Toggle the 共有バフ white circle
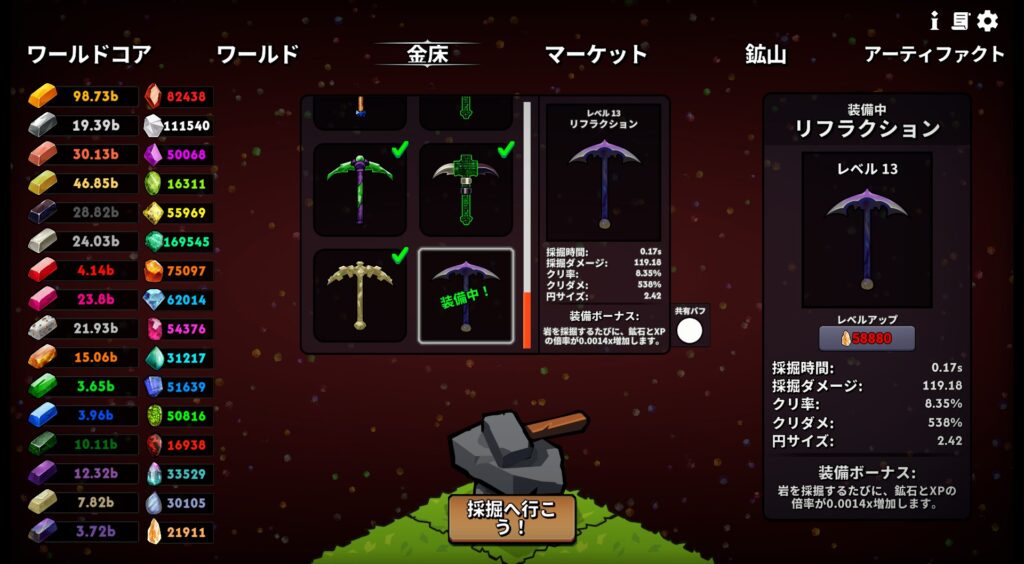Viewport: 1024px width, 564px height. coord(690,331)
